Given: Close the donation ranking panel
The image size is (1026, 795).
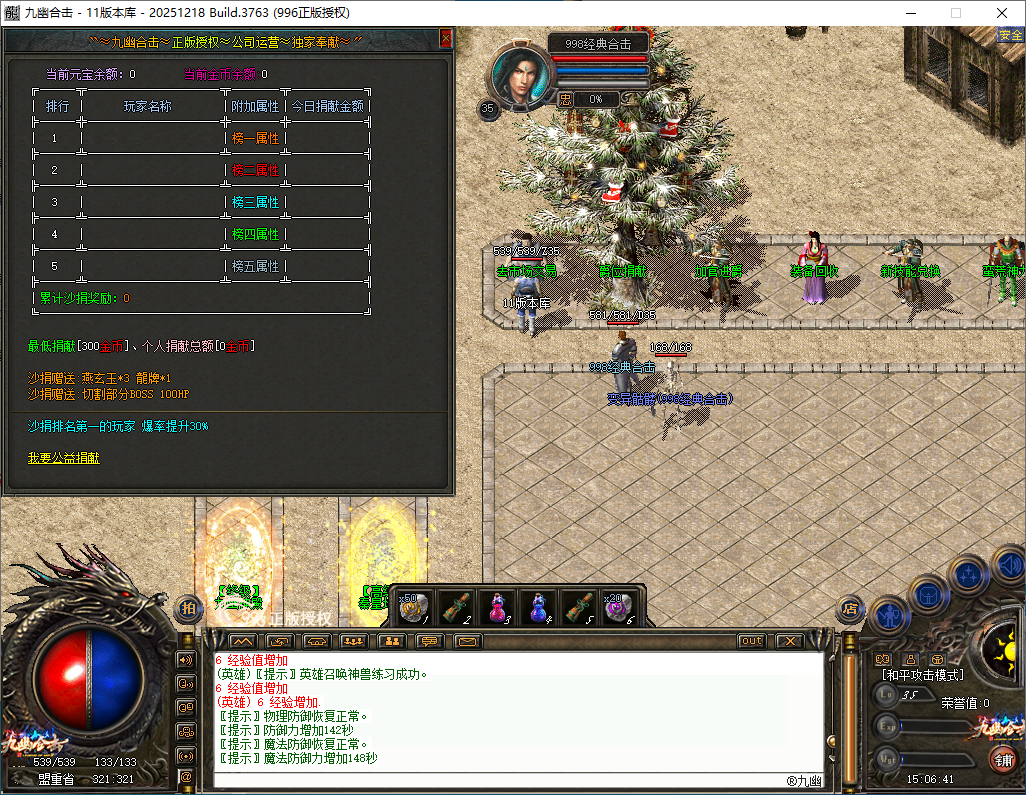Looking at the screenshot, I should tap(446, 39).
